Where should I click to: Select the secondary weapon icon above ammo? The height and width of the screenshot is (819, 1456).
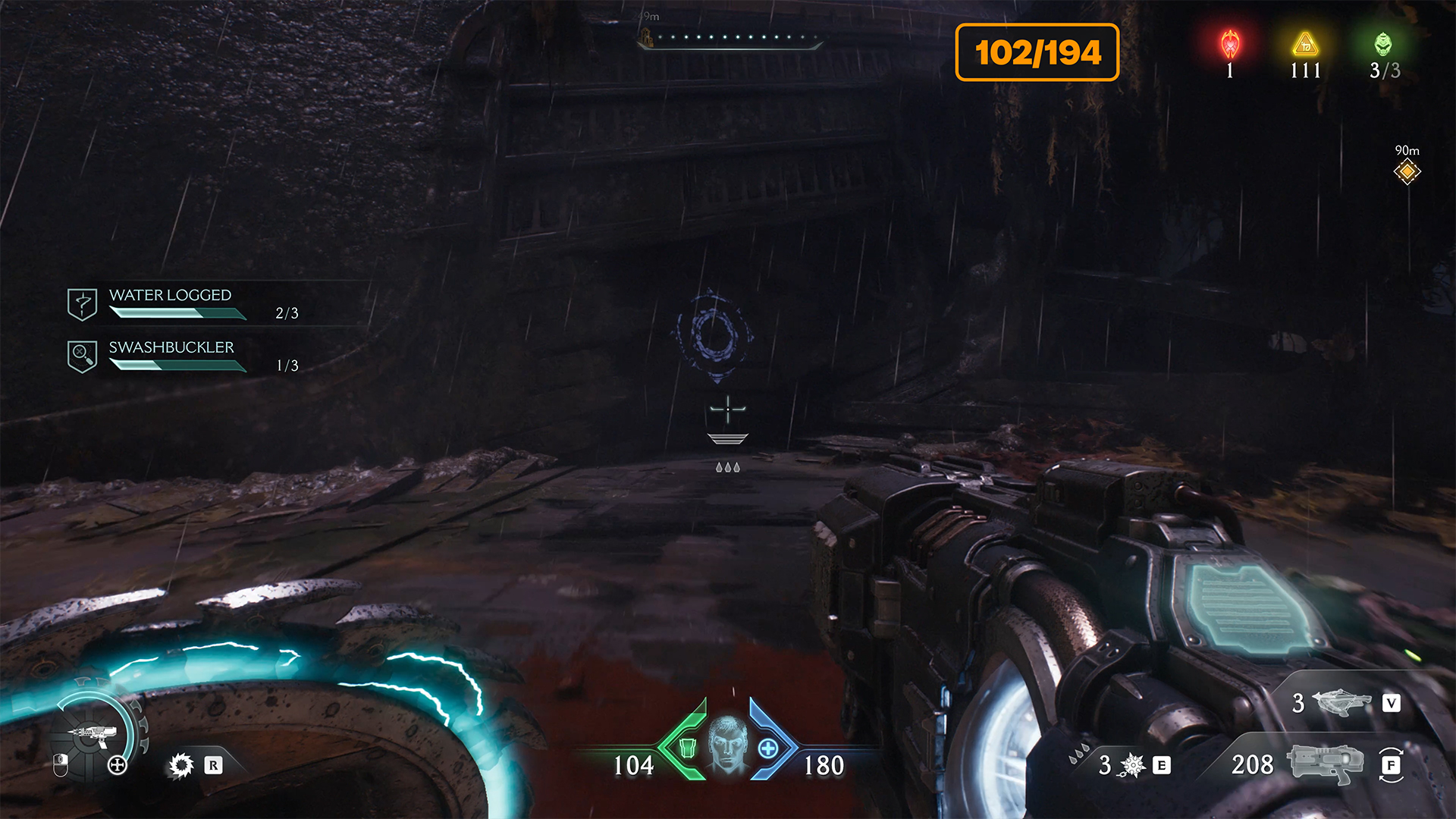pyautogui.click(x=1341, y=702)
